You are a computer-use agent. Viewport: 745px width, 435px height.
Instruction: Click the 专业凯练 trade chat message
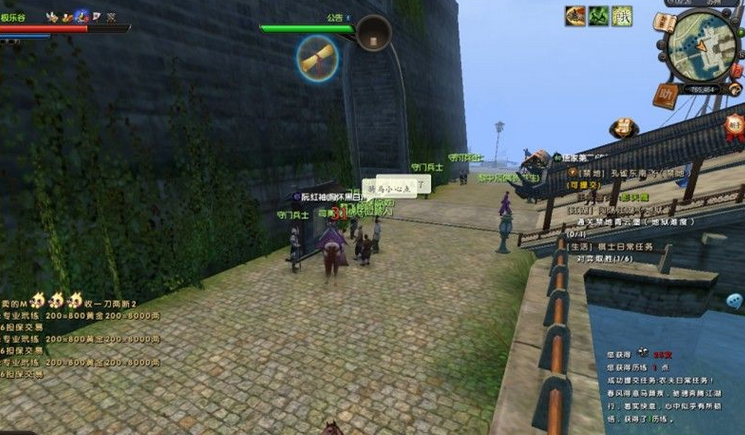coord(80,314)
